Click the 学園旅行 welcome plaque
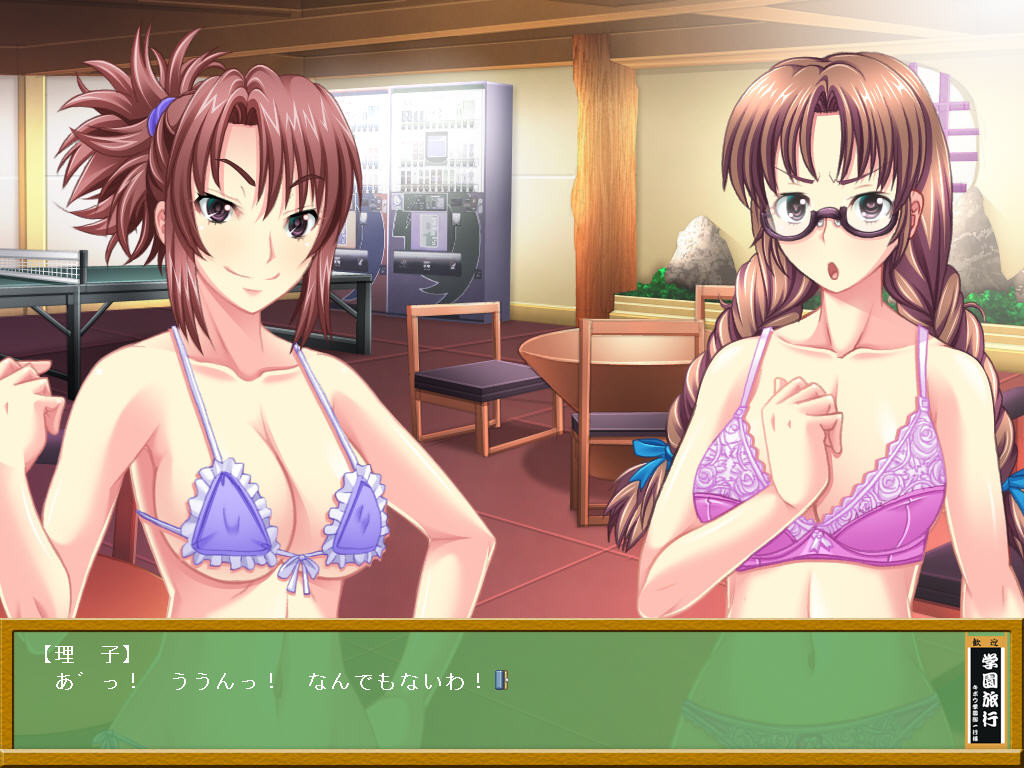Screen dimensions: 1024x768 987,690
